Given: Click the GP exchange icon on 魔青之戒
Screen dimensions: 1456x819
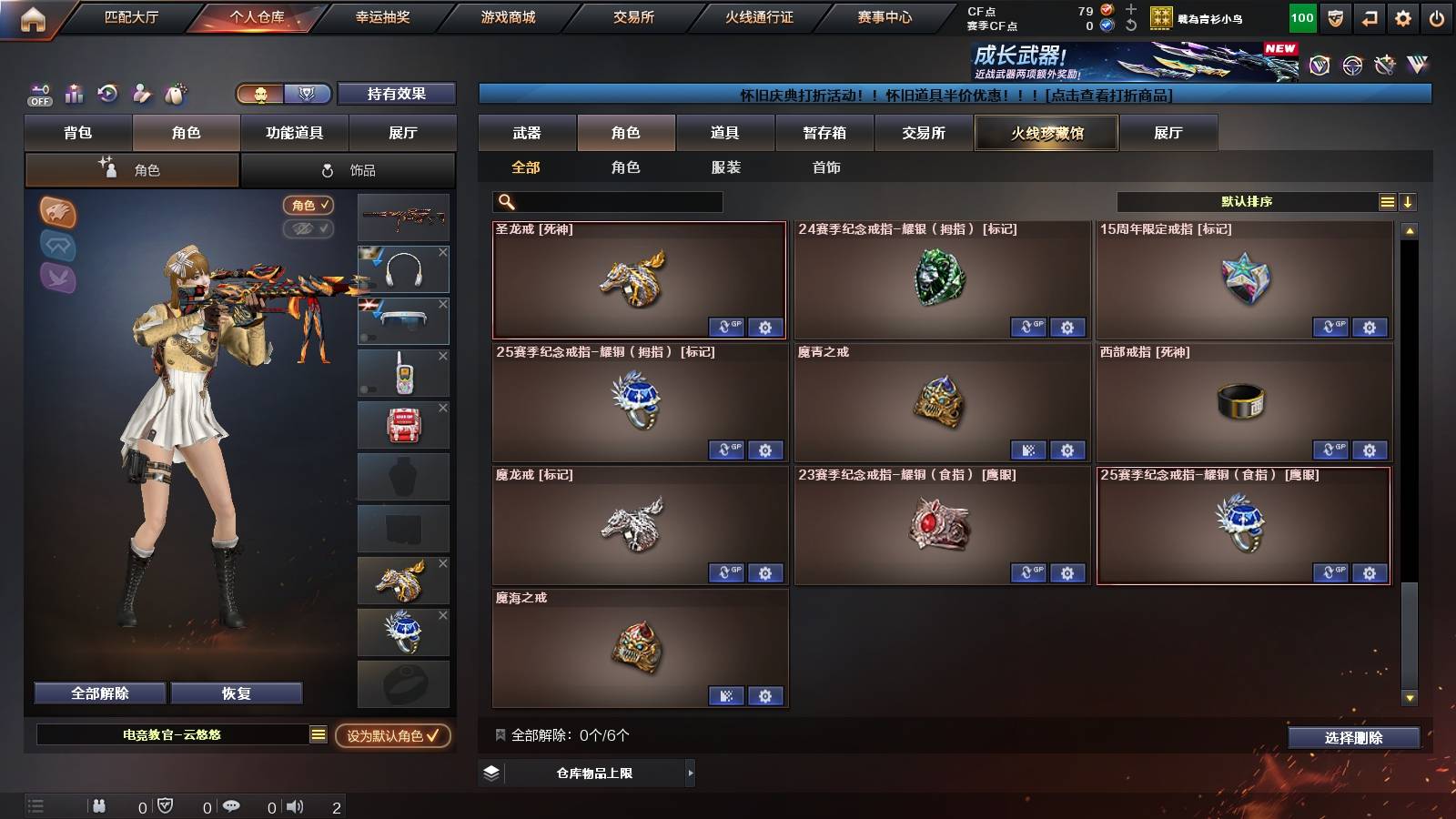Looking at the screenshot, I should pyautogui.click(x=1030, y=450).
